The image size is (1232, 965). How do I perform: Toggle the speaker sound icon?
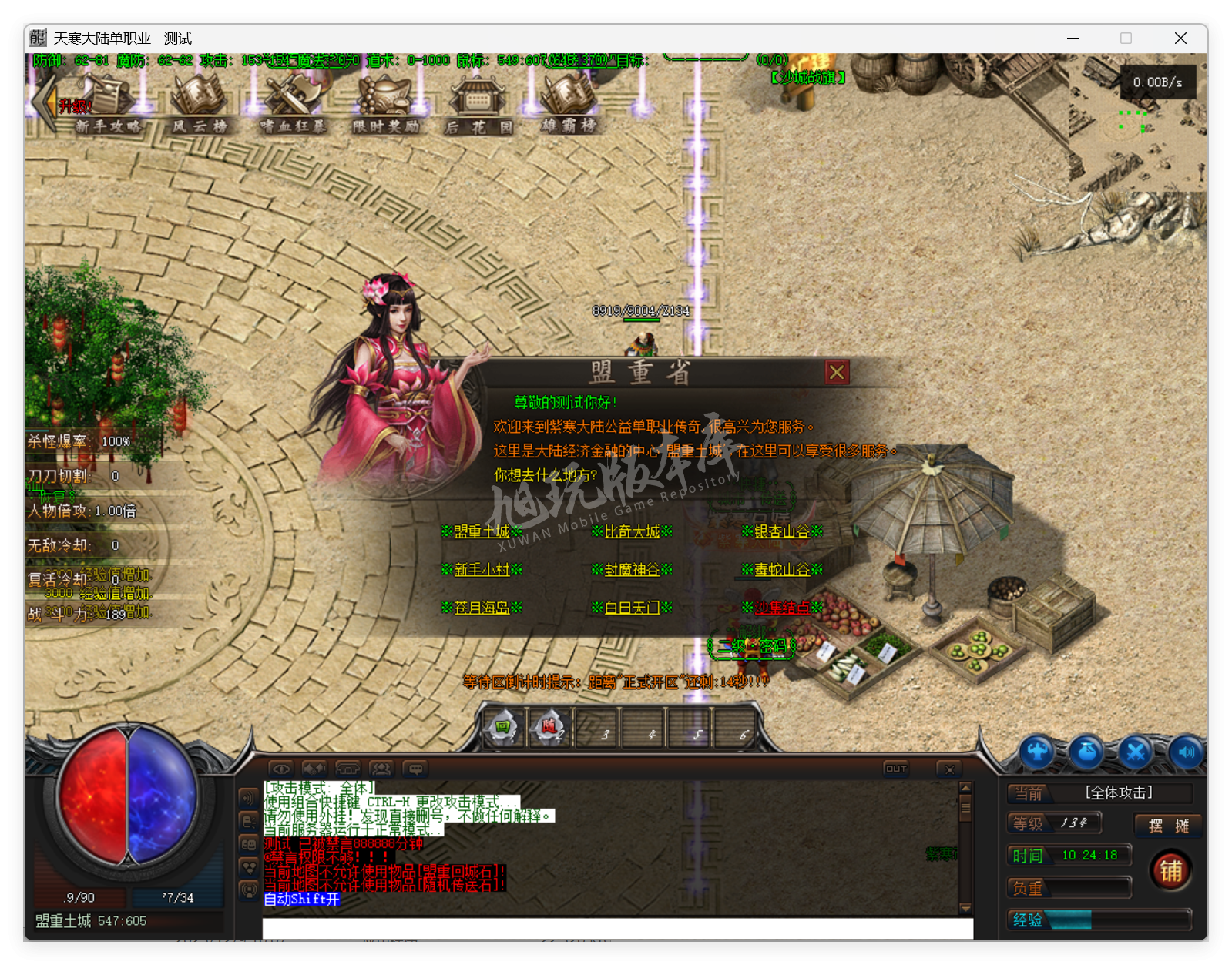click(1186, 752)
